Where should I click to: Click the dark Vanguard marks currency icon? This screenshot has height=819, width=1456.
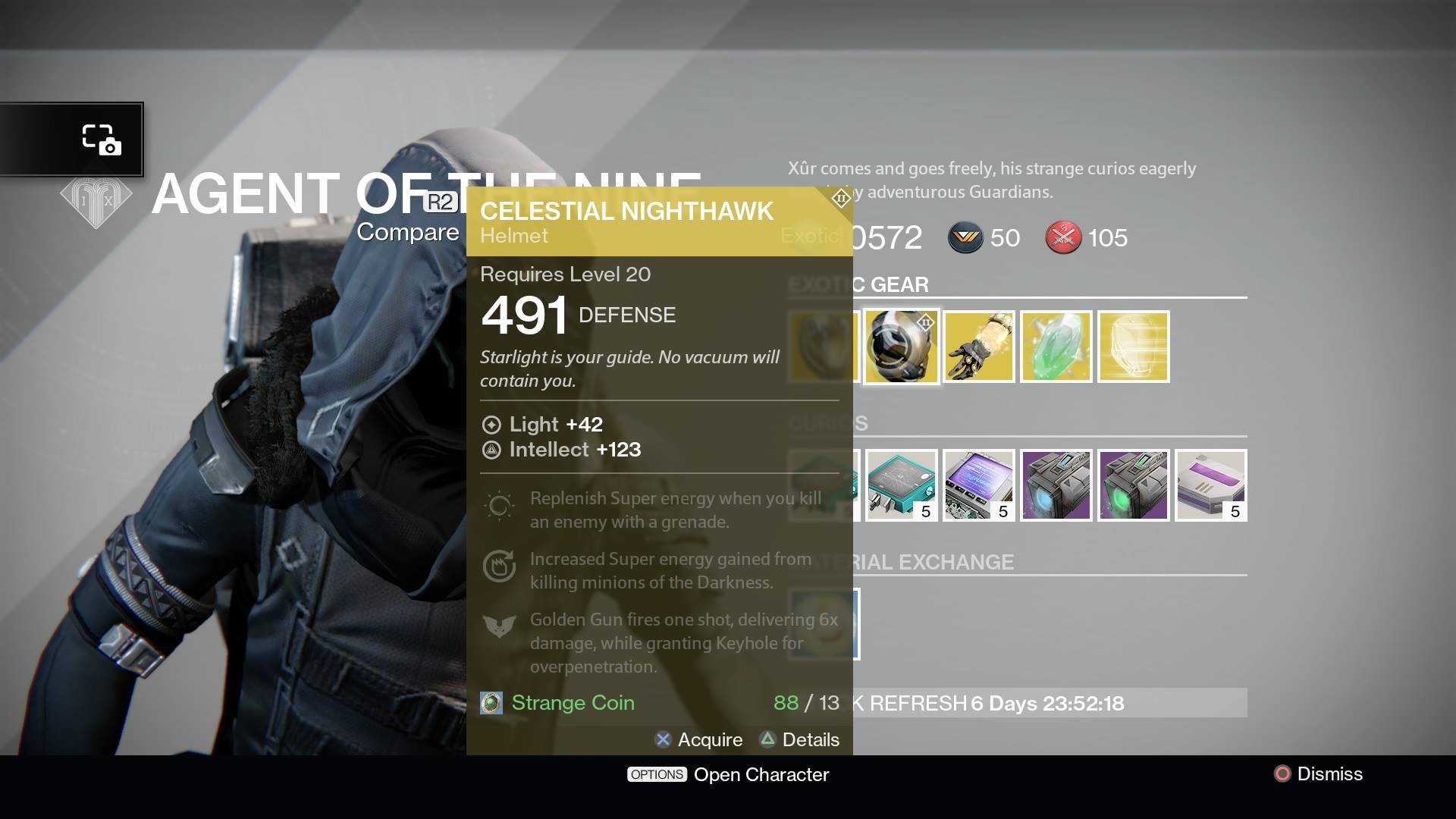(965, 238)
